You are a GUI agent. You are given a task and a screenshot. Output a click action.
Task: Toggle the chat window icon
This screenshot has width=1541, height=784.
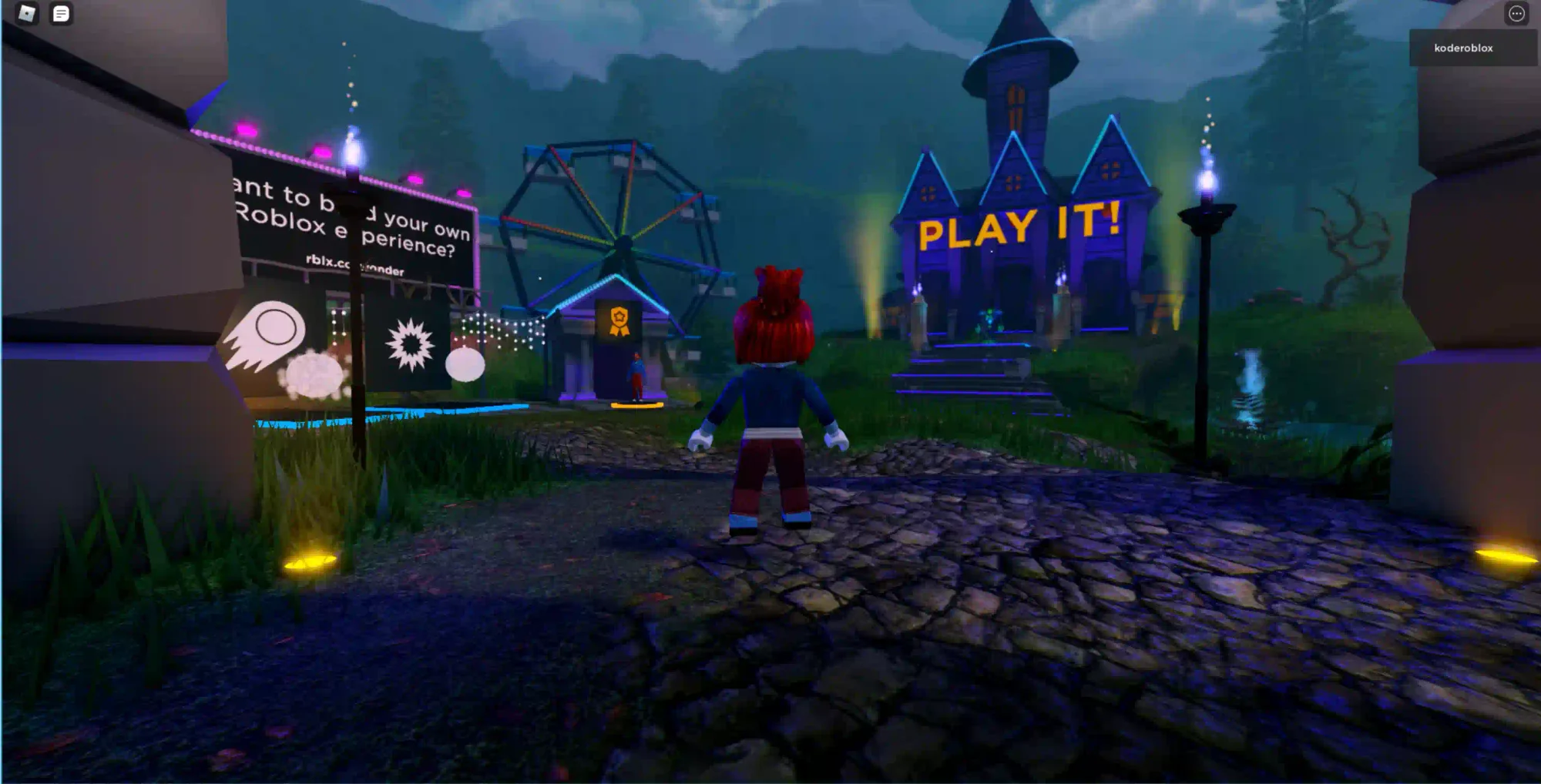tap(61, 13)
